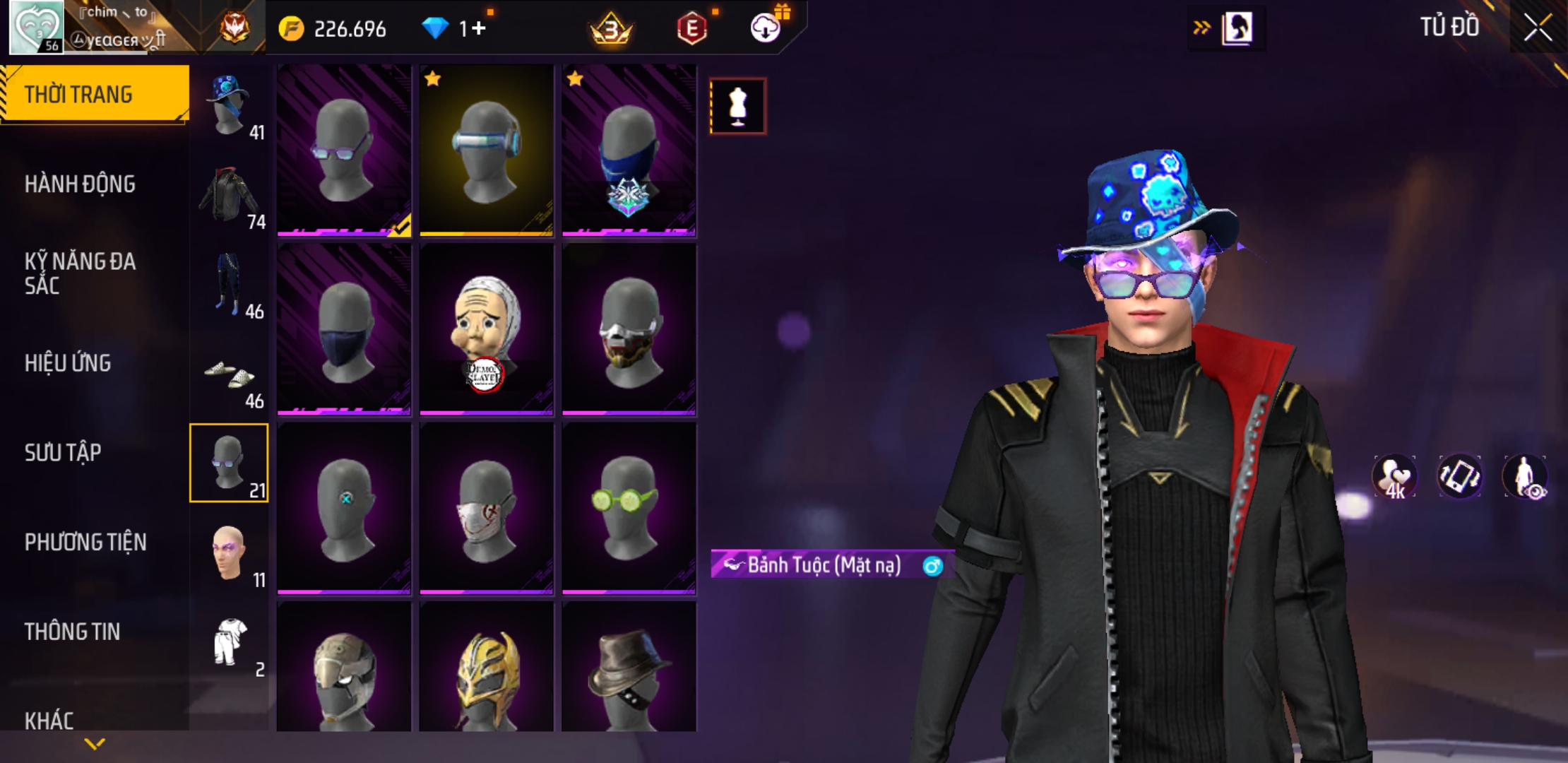Viewport: 1568px width, 763px height.
Task: Go to the Sưu Tập tab
Action: pos(63,452)
